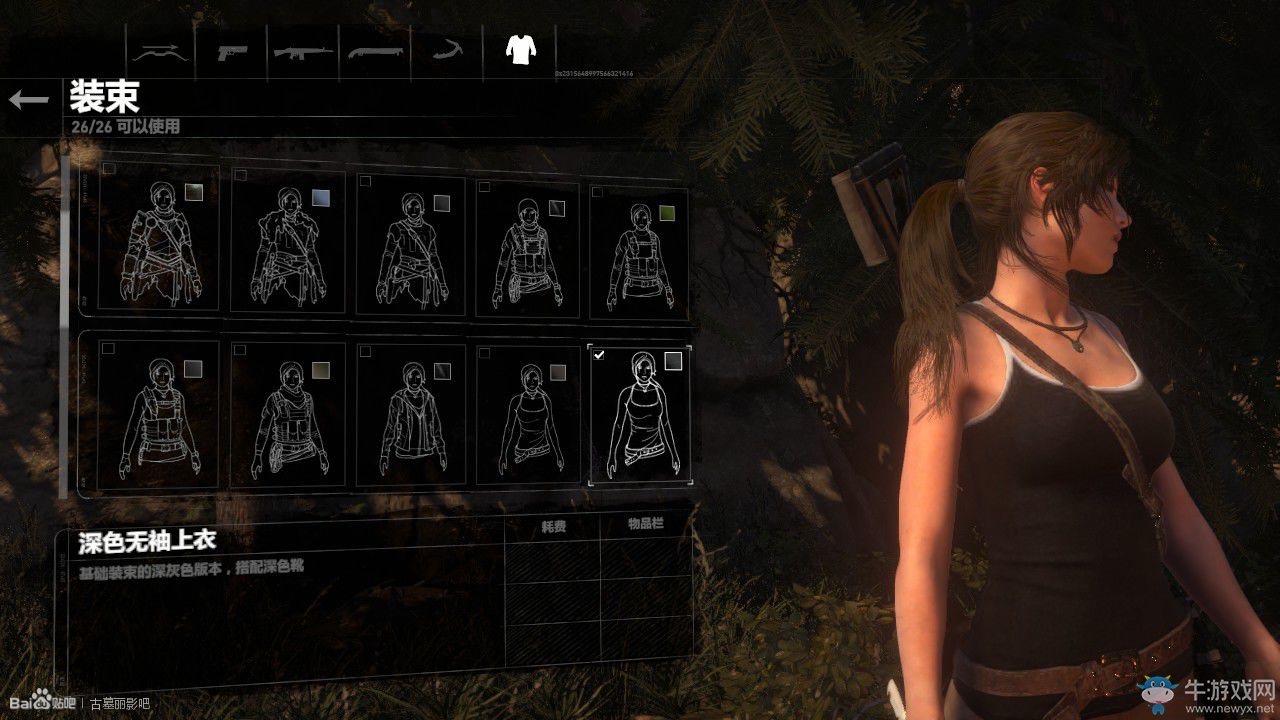Open the outfit shirt tab
The height and width of the screenshot is (720, 1280).
coord(519,50)
